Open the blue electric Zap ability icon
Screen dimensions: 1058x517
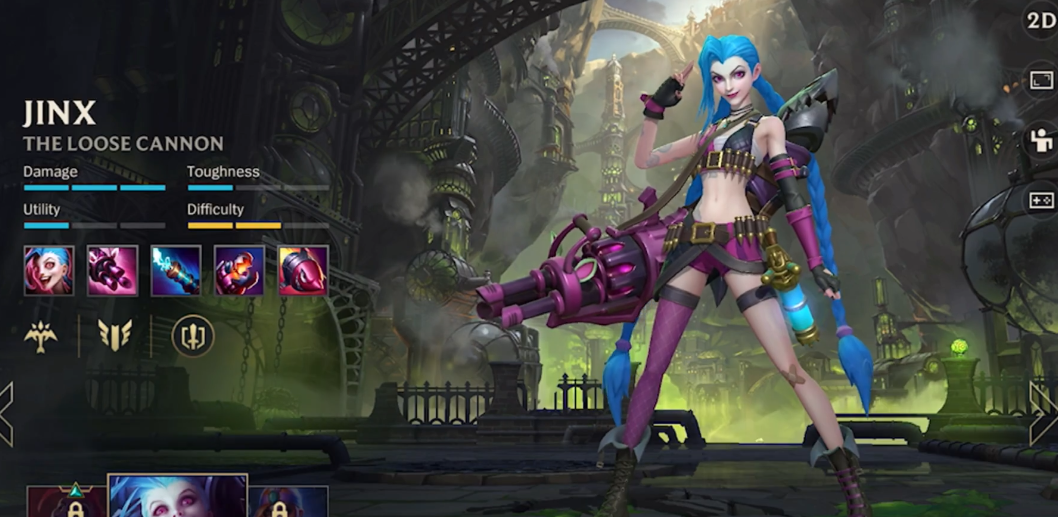pos(176,270)
